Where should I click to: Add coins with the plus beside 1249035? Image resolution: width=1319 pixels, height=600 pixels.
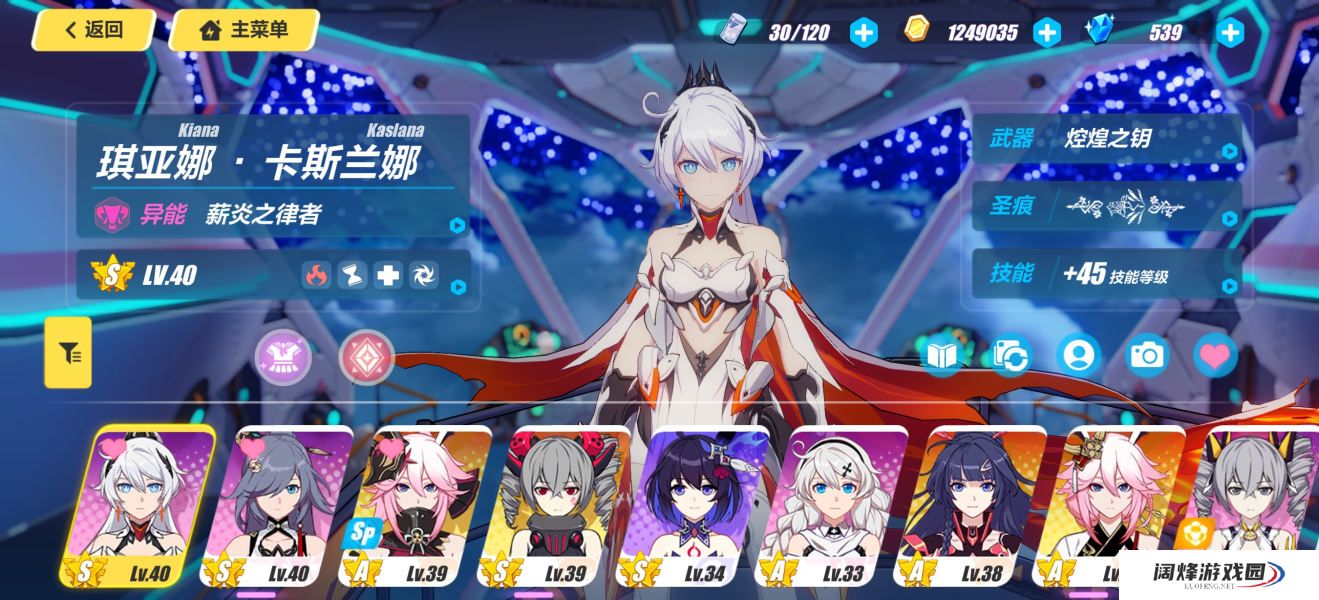(x=1046, y=33)
